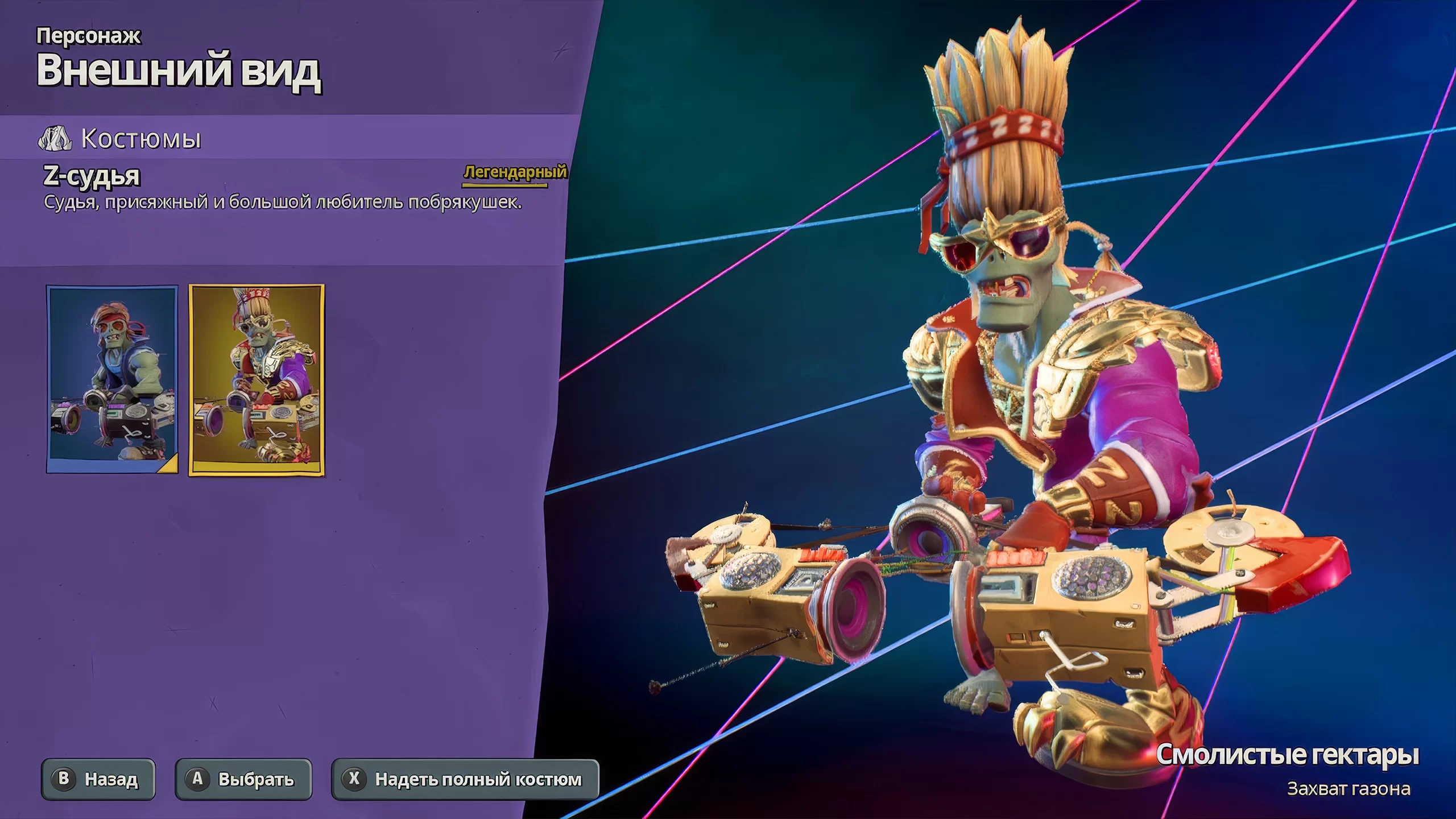Select the blue default costume card
Viewport: 1456px width, 819px height.
112,379
